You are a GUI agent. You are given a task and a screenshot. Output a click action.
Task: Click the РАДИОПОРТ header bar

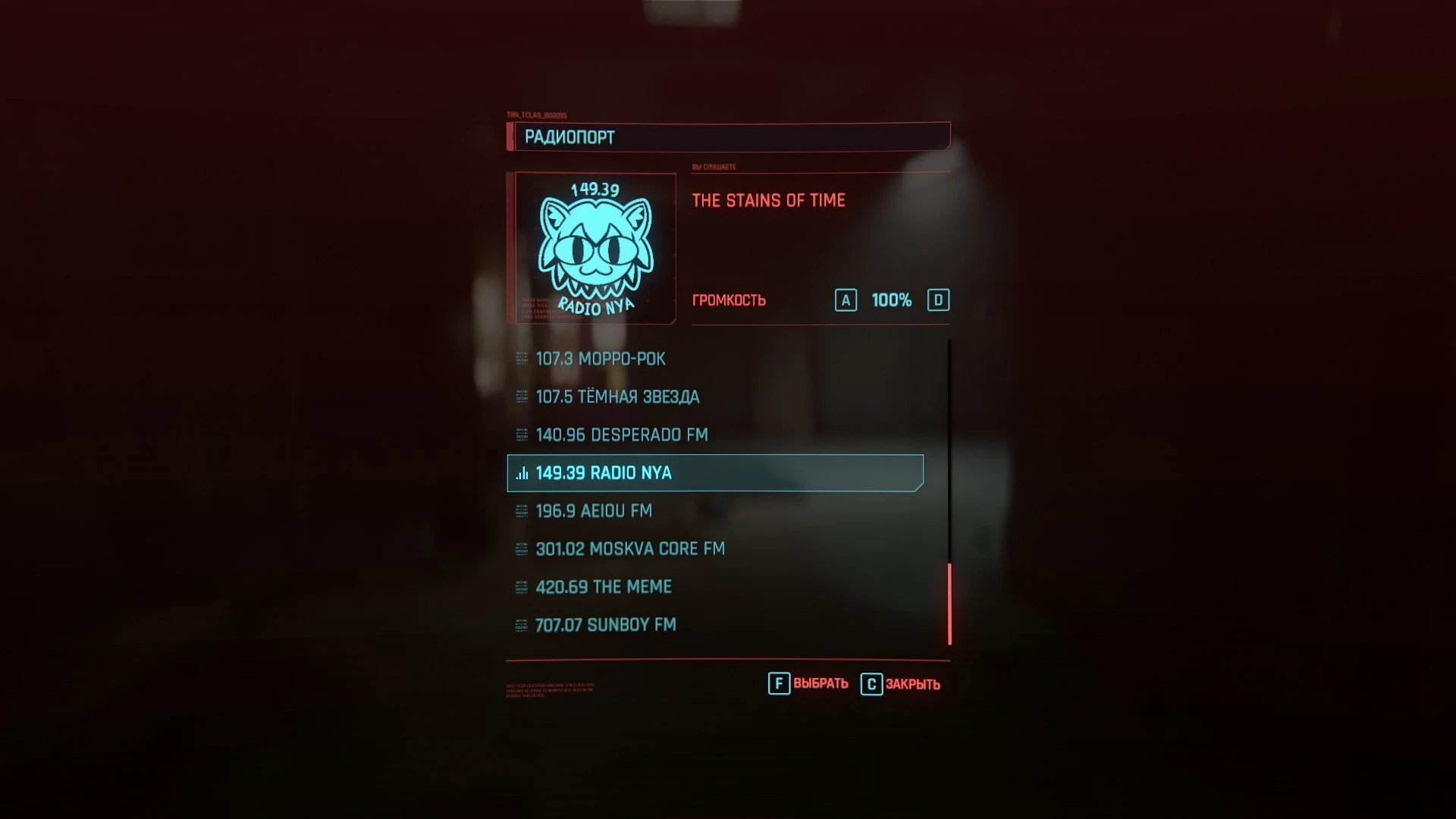coord(726,137)
